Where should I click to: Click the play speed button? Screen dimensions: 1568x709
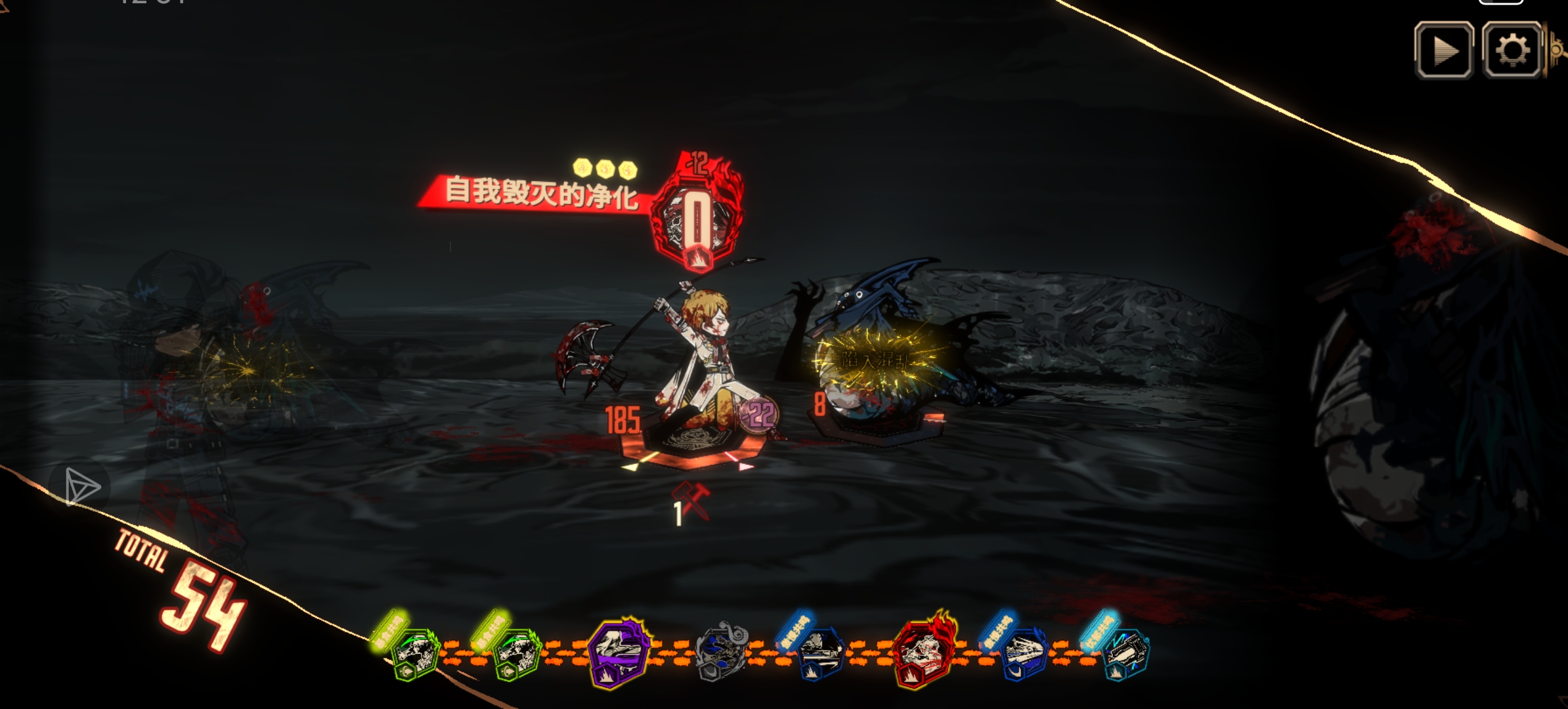point(1443,51)
